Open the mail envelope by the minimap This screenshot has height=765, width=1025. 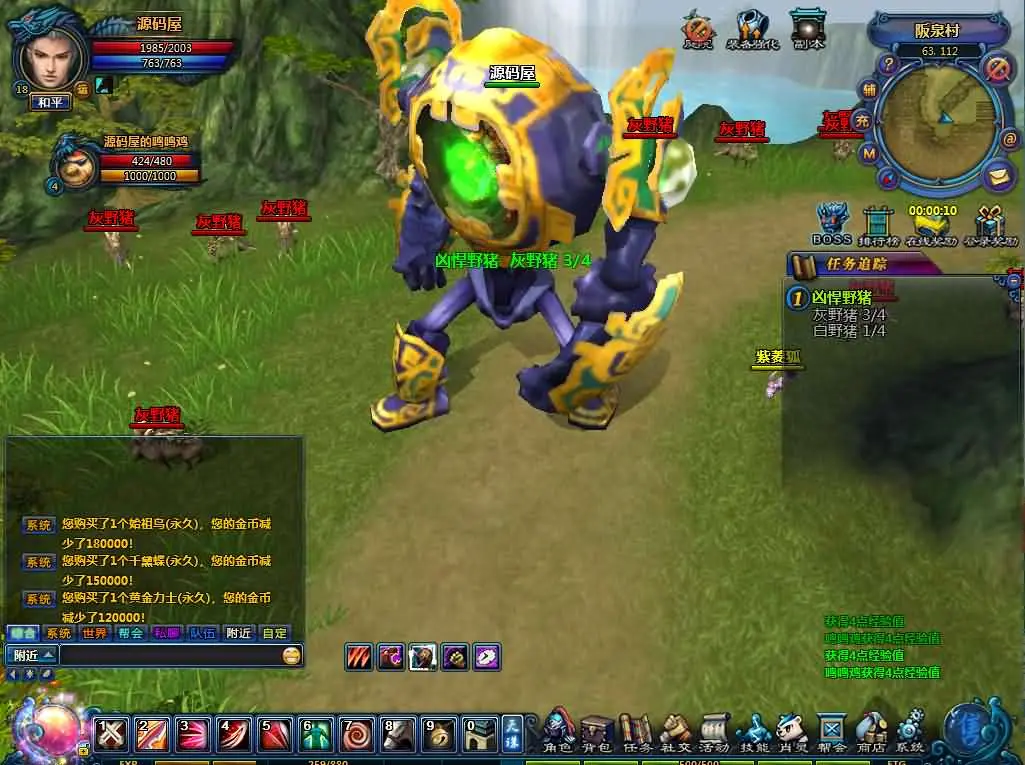[x=998, y=176]
